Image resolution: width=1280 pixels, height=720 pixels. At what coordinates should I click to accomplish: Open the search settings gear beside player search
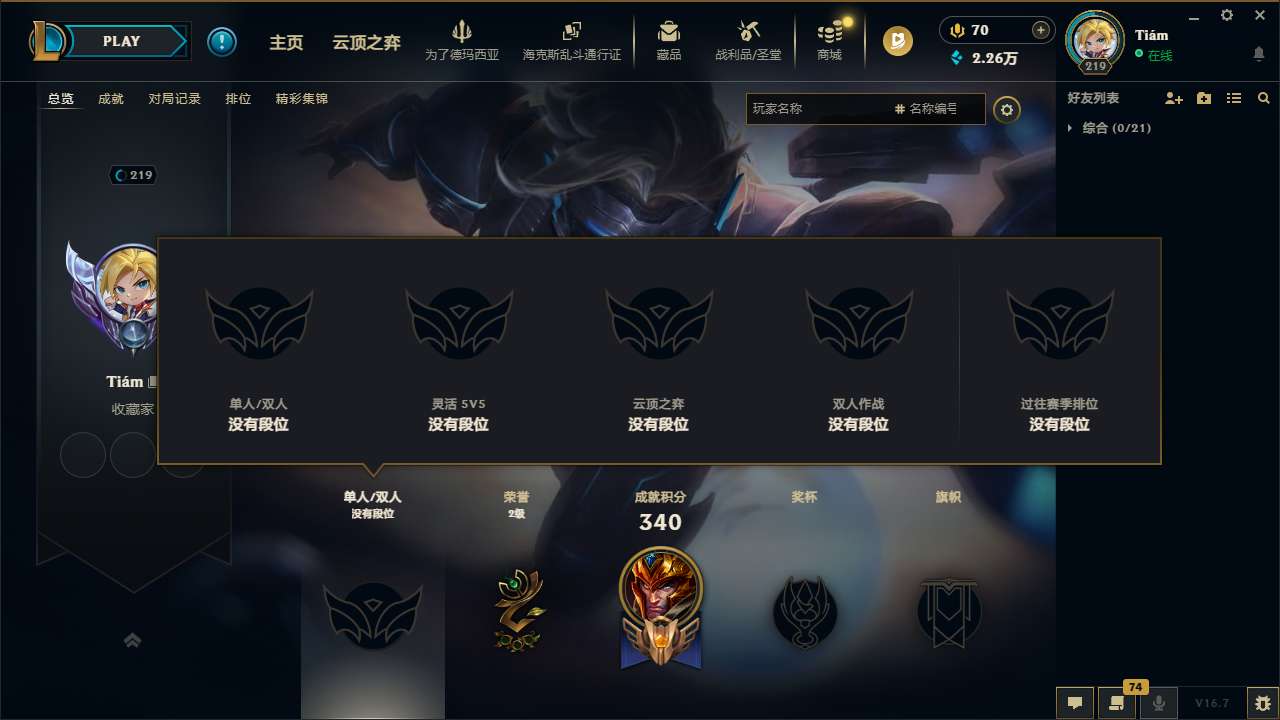pos(1007,109)
